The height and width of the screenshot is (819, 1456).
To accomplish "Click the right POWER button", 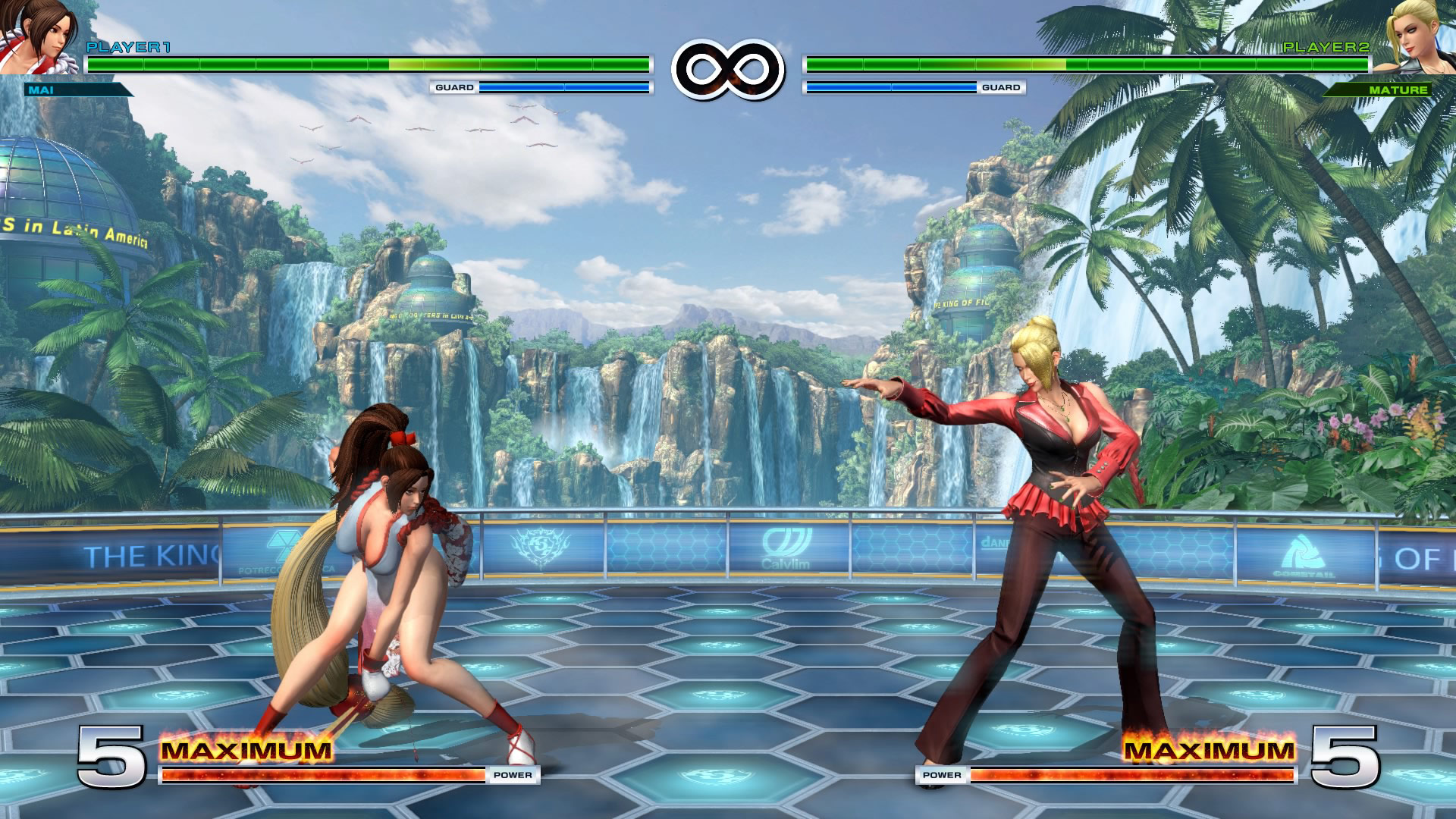I will [940, 775].
